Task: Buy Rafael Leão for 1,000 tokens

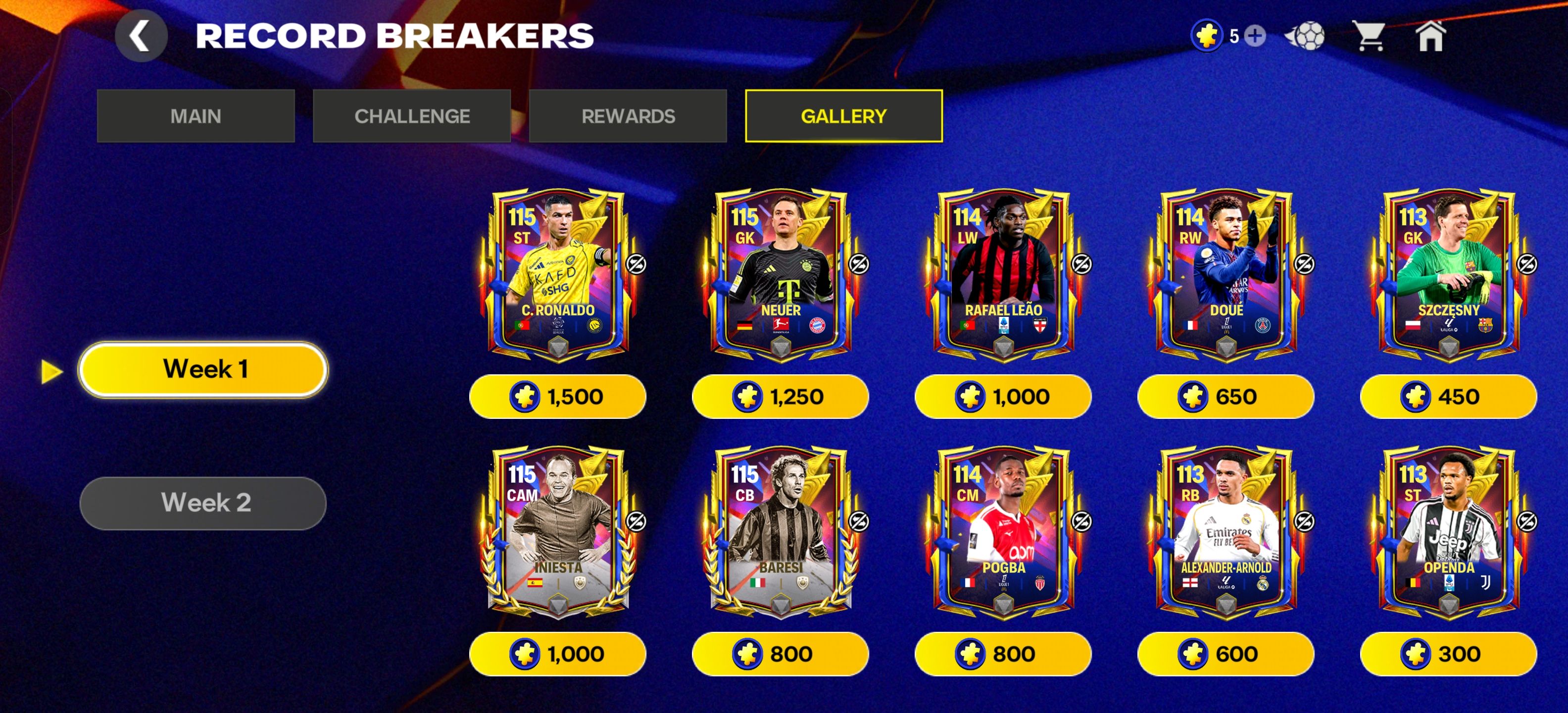Action: (1003, 397)
